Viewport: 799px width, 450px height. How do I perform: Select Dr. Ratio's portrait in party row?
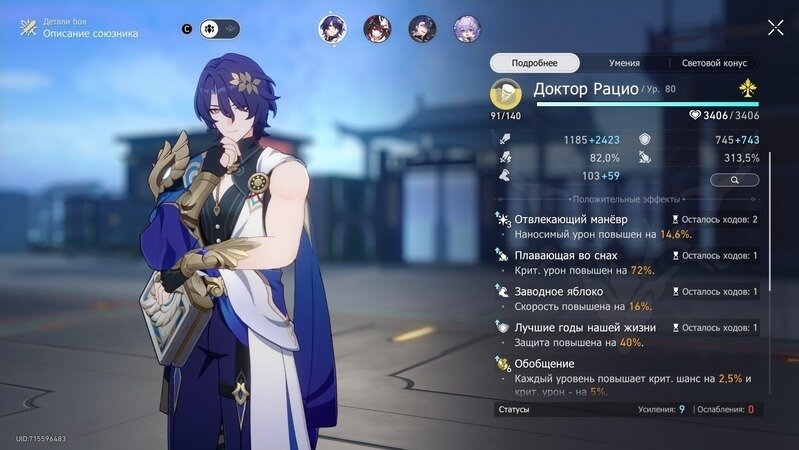[x=332, y=29]
